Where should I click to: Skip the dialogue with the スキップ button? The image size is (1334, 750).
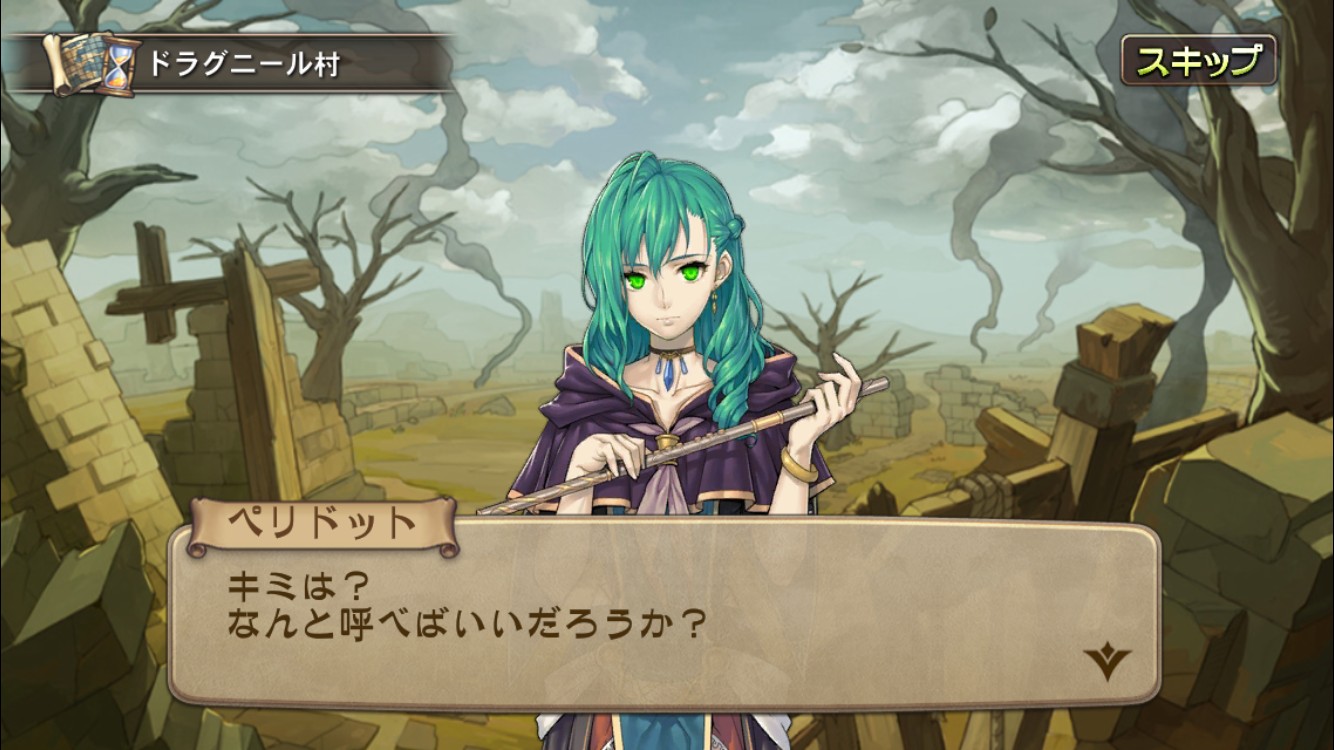[x=1197, y=62]
